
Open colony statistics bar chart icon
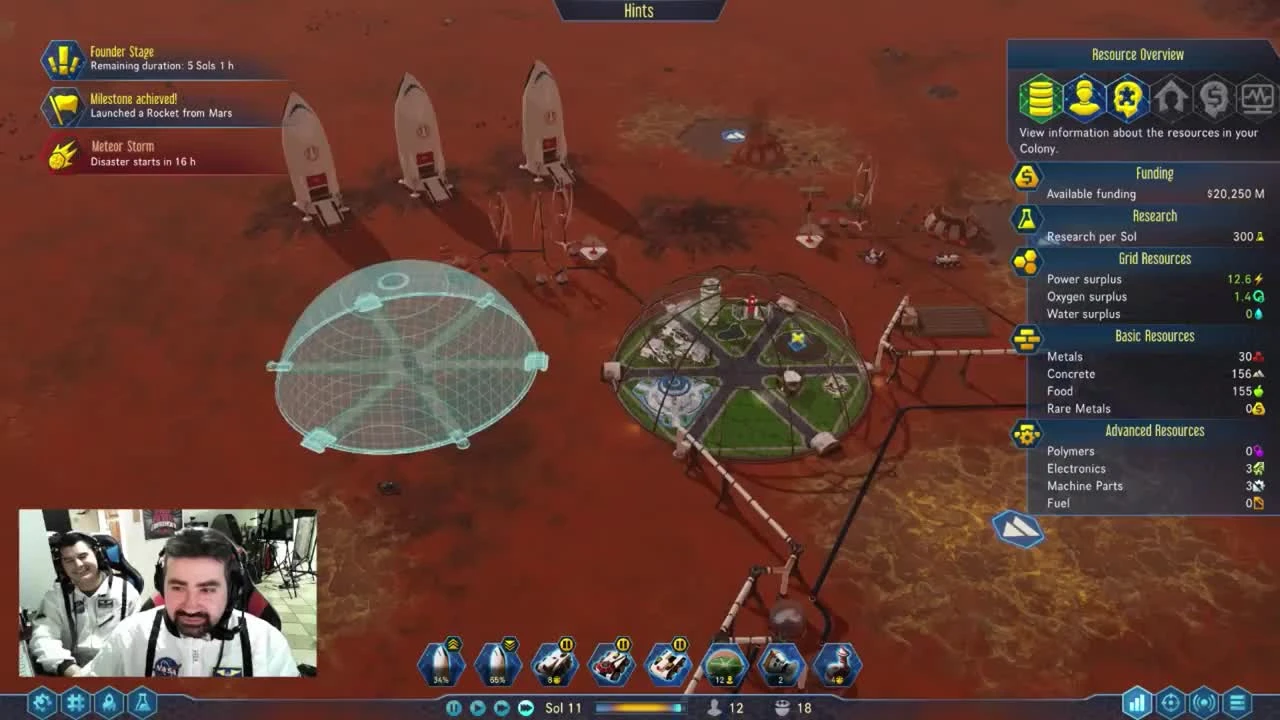coord(1138,704)
